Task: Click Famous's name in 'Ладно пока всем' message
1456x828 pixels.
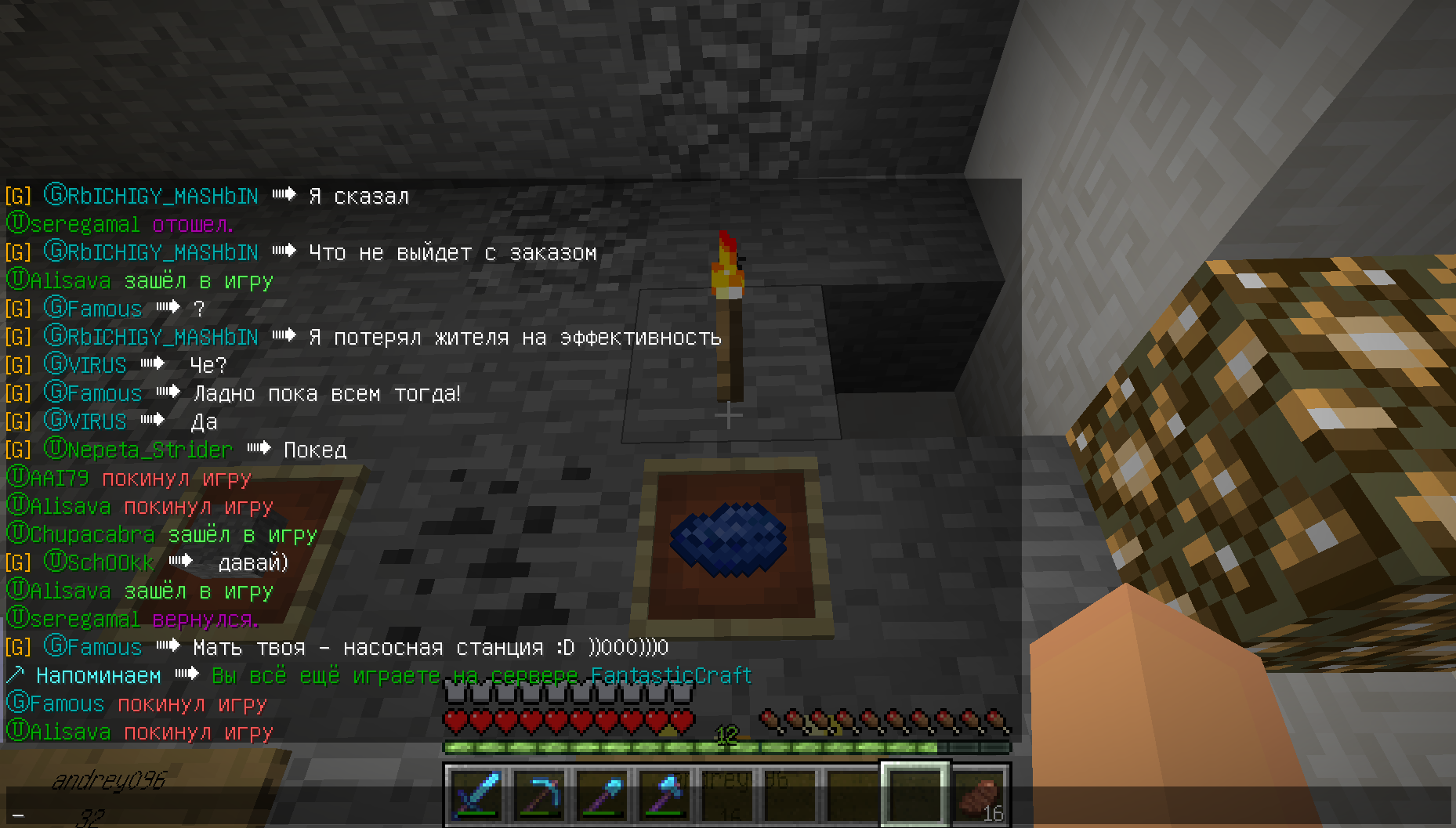Action: coord(104,393)
